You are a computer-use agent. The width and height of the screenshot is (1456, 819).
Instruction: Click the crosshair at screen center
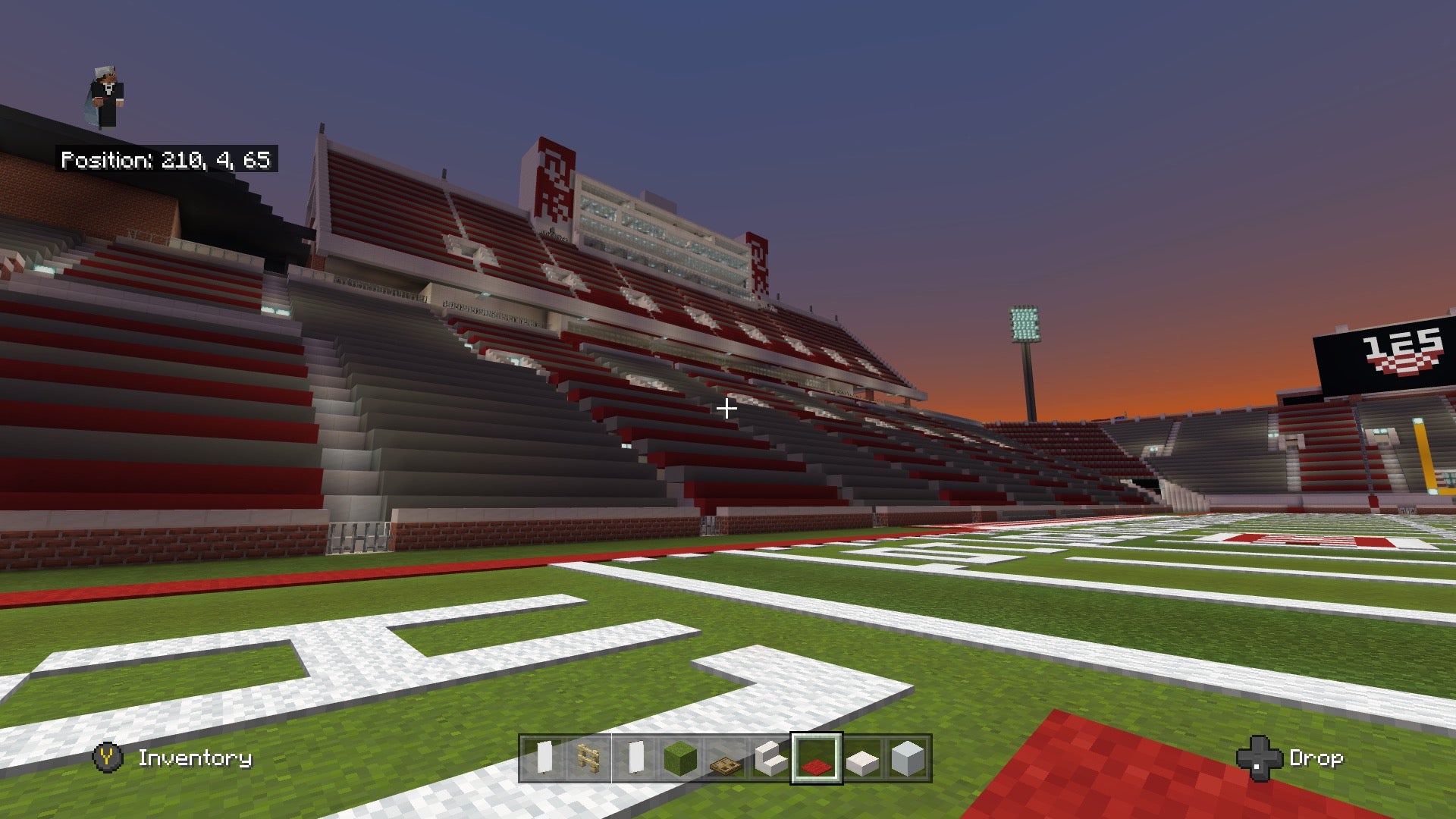[x=727, y=409]
